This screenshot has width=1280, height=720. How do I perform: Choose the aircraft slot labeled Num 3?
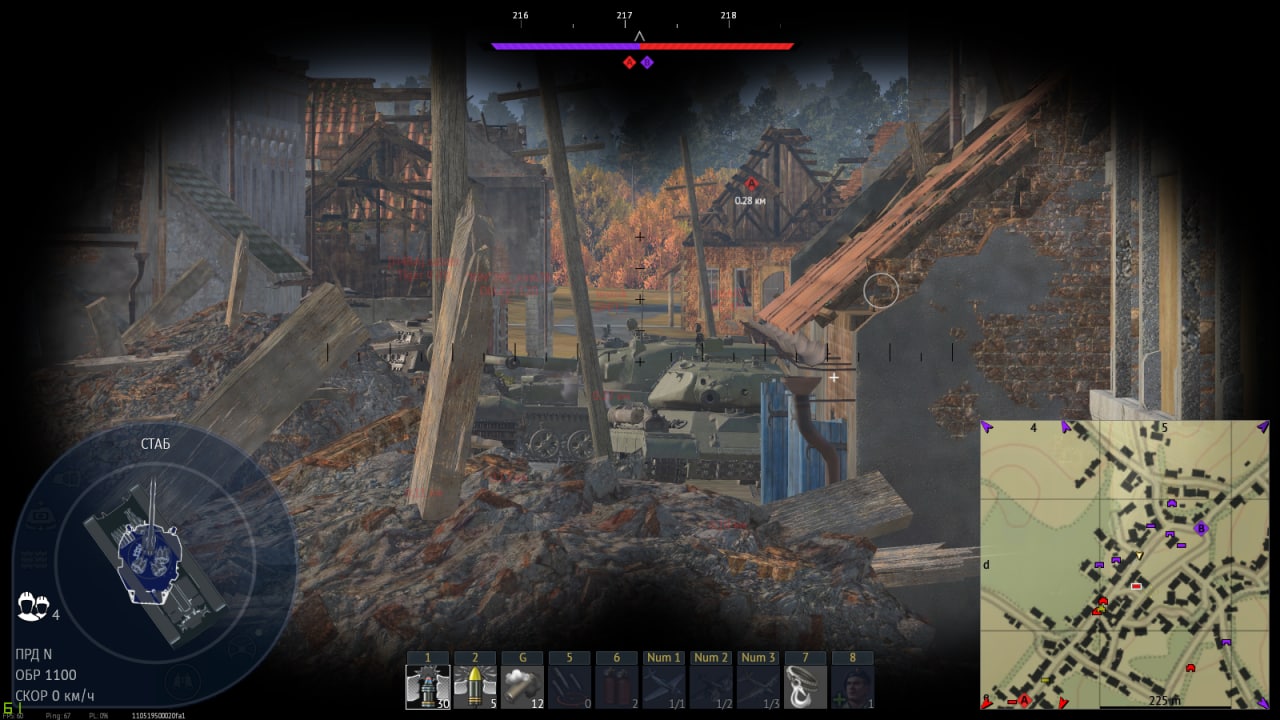click(x=758, y=687)
